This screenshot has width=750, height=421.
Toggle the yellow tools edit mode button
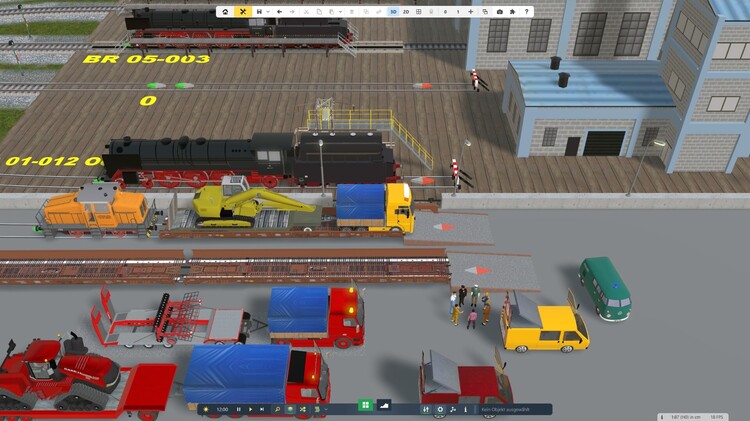[243, 12]
